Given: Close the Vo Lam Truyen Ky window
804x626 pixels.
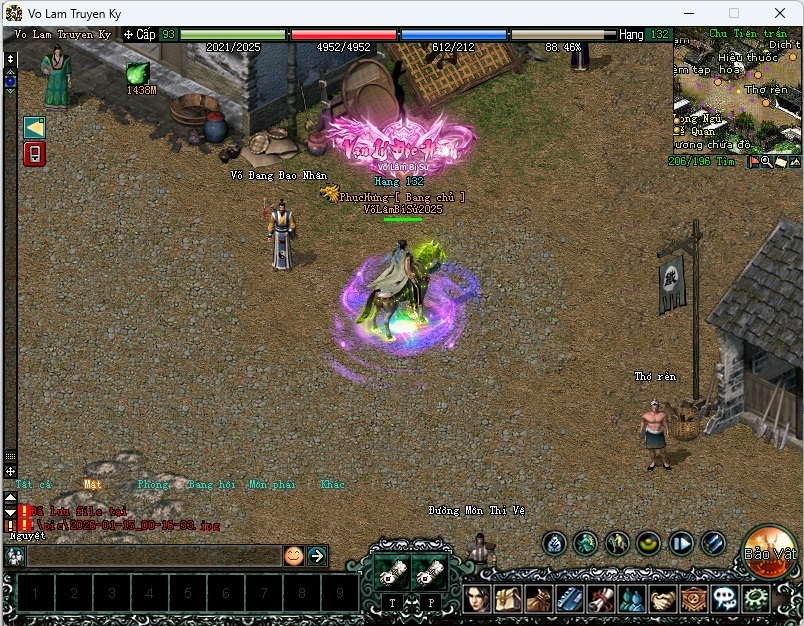Looking at the screenshot, I should tap(779, 13).
